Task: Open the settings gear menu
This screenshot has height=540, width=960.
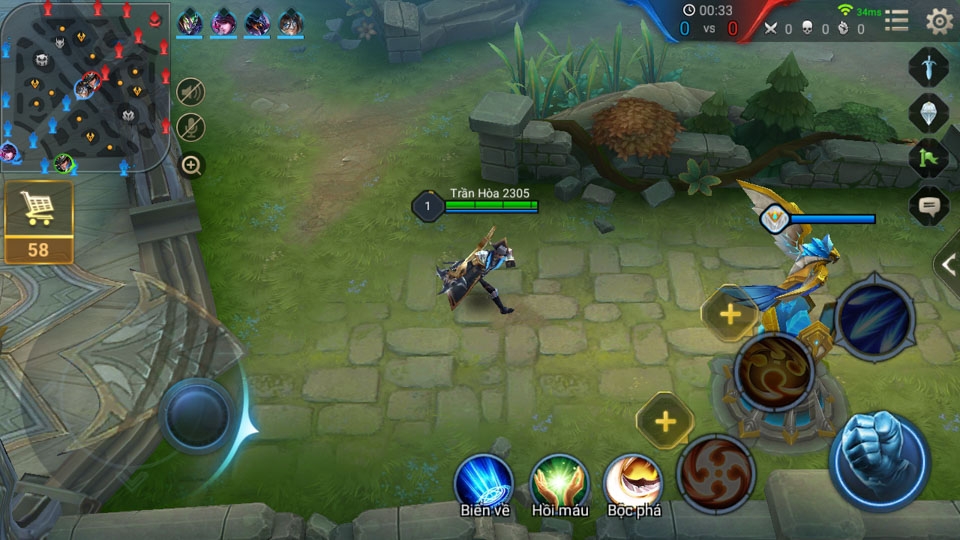Action: (x=939, y=21)
